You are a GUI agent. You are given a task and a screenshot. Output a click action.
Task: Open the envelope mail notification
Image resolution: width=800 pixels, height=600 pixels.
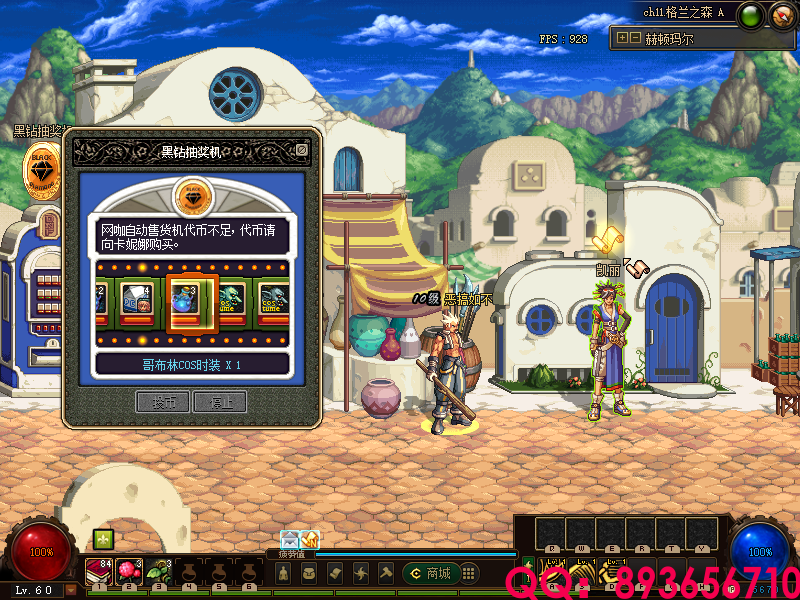point(290,539)
